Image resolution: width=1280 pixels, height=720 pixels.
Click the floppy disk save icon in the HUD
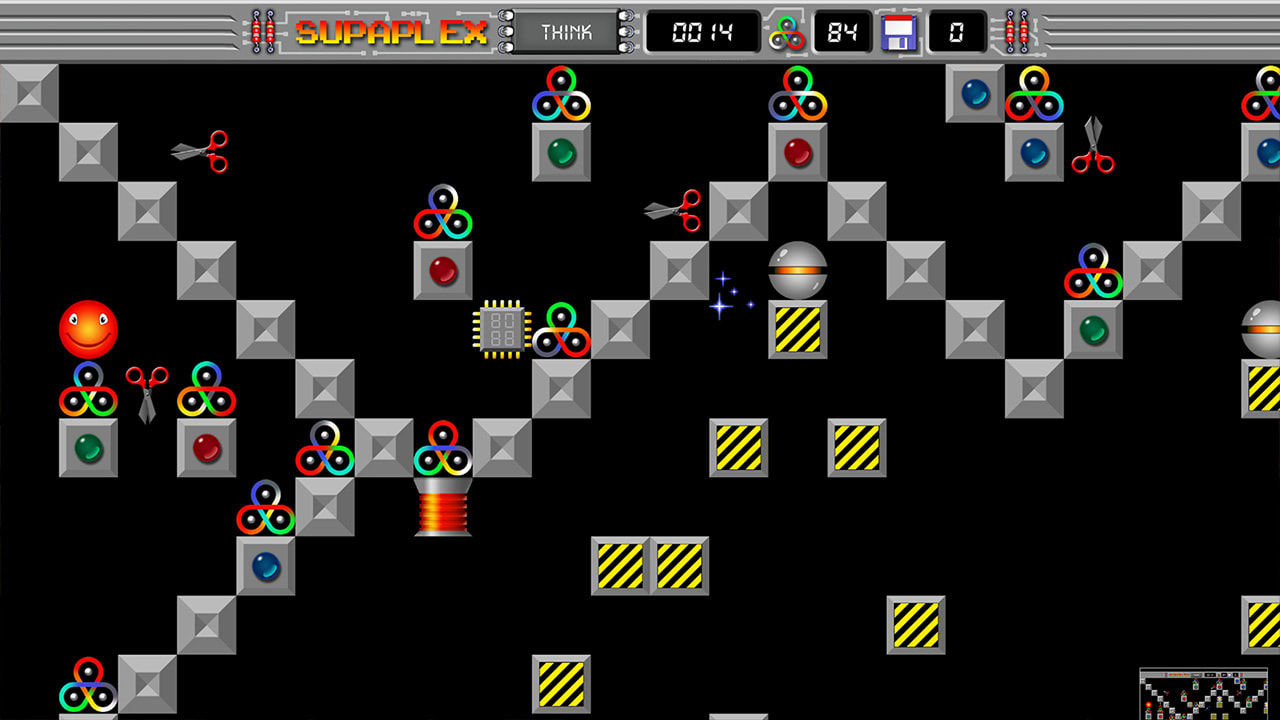[x=899, y=31]
